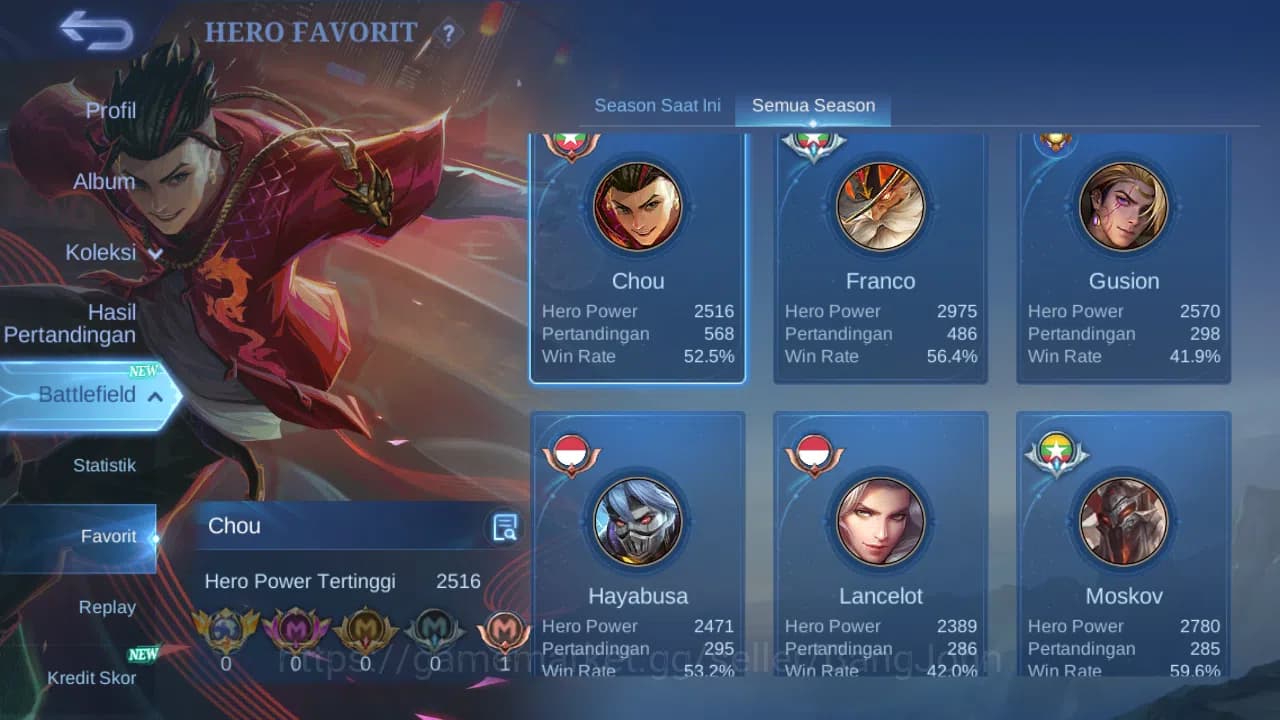
Task: Click the hero search magnifier icon
Action: pyautogui.click(x=505, y=526)
